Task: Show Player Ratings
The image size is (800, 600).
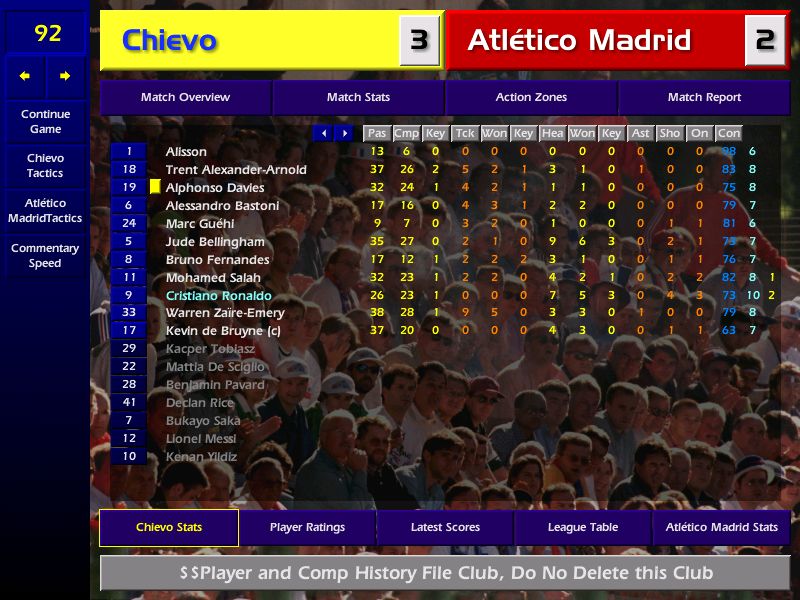Action: point(307,527)
